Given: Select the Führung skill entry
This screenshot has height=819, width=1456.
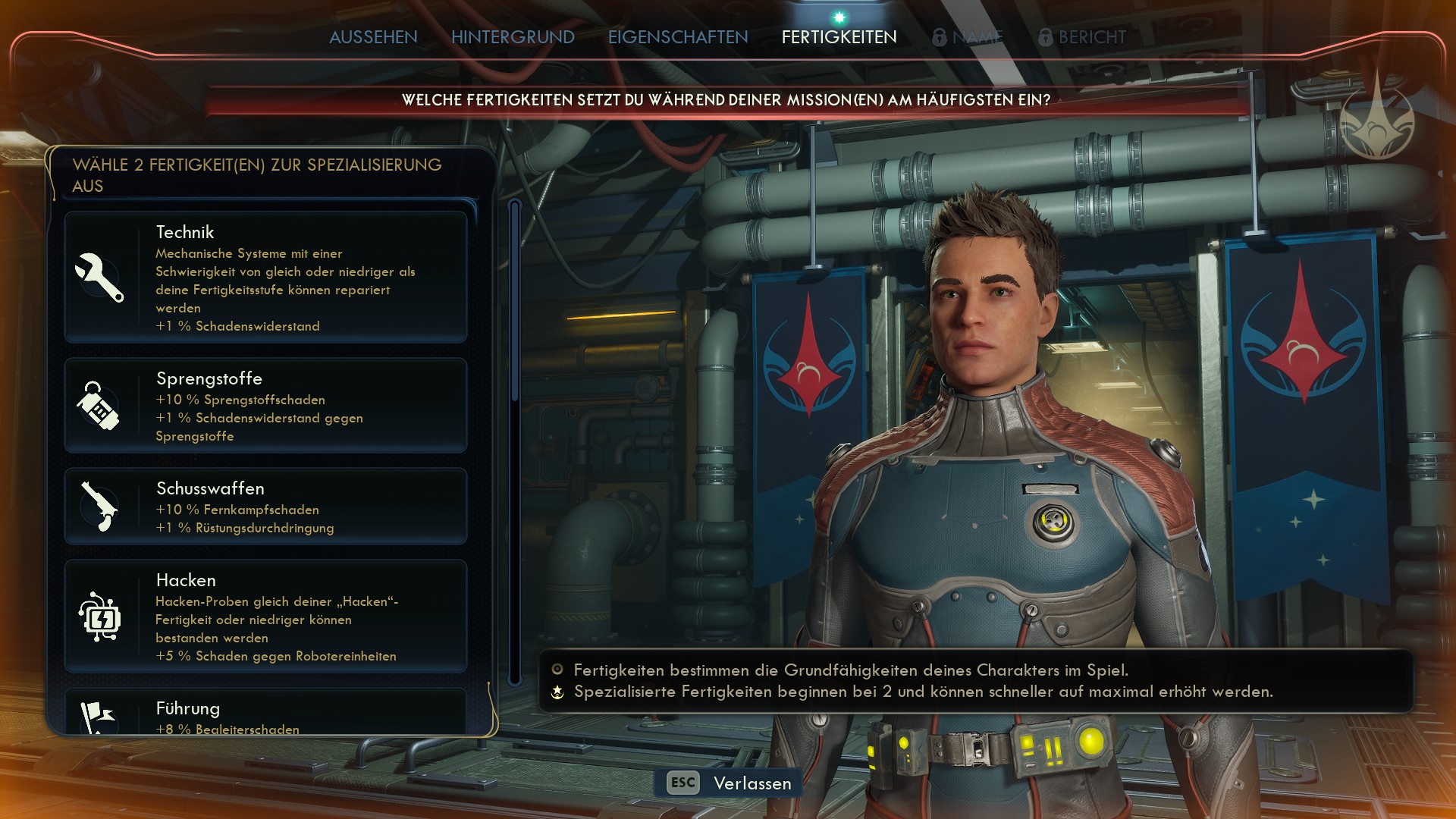Looking at the screenshot, I should point(265,714).
